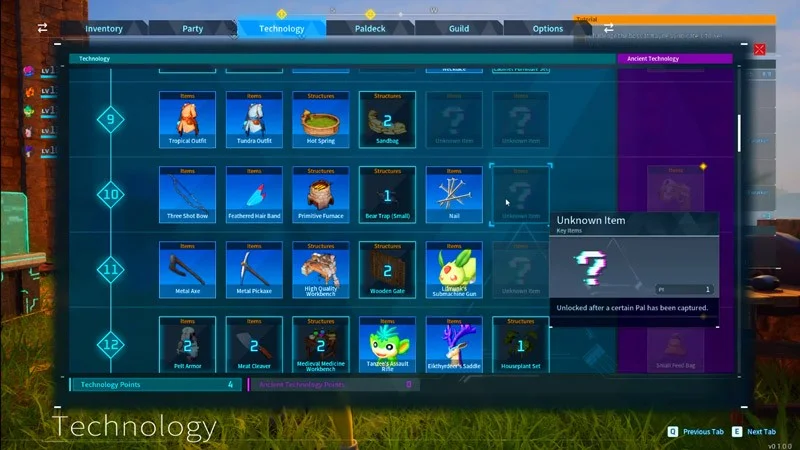The image size is (800, 450).
Task: Choose the Hot Spring structure
Action: [320, 119]
